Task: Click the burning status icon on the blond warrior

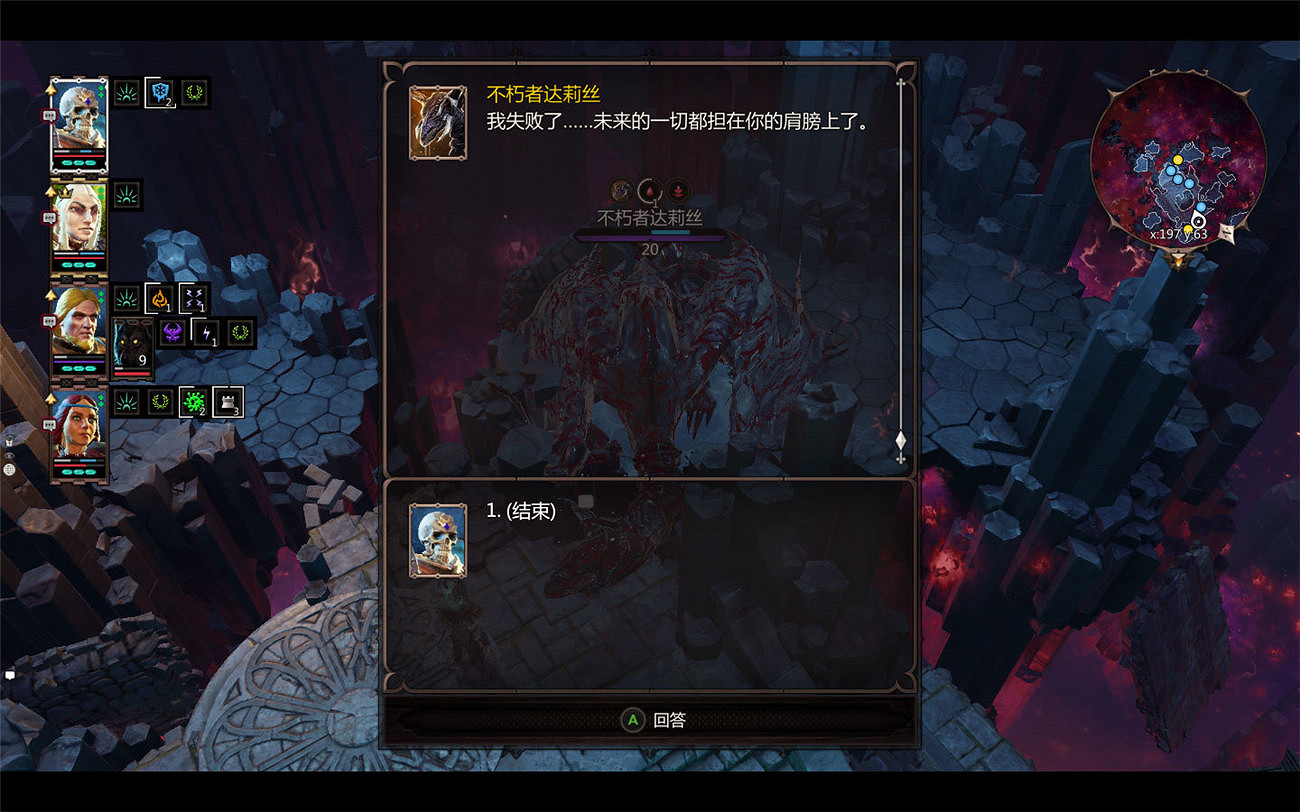Action: (160, 297)
